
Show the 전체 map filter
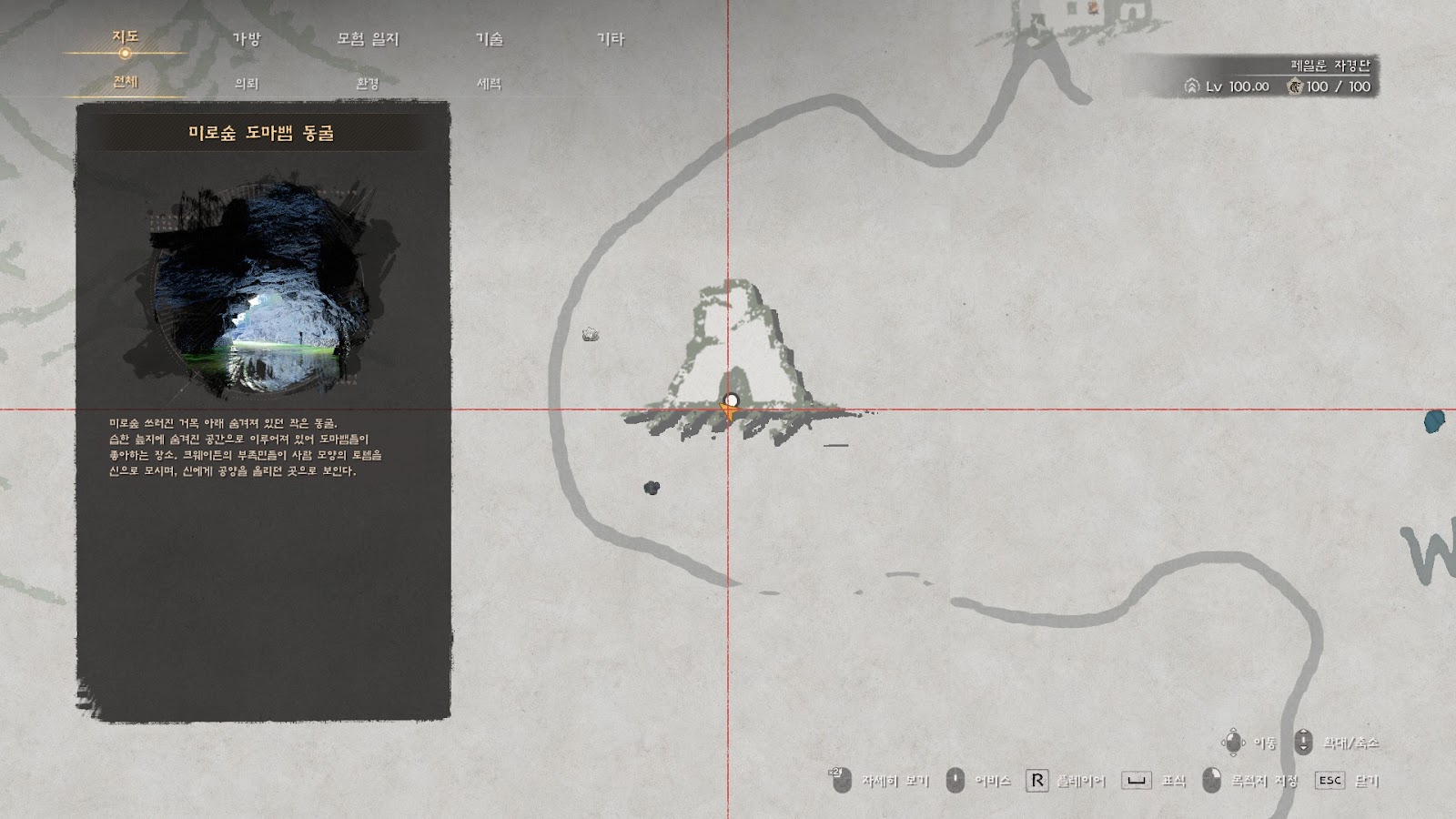pos(125,82)
